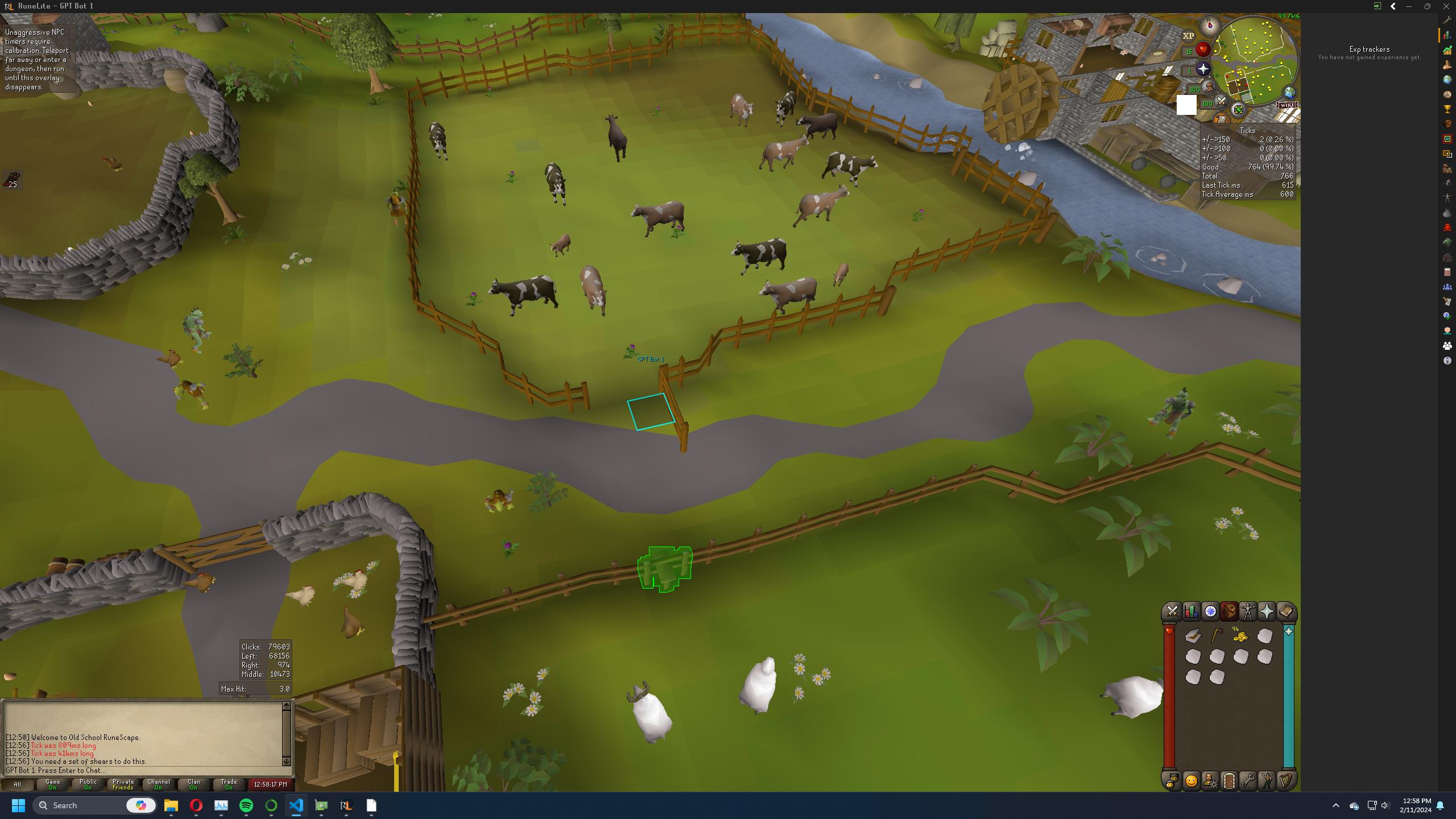Viewport: 1456px width, 819px height.
Task: Toggle the Trade chat filter
Action: coord(227,784)
